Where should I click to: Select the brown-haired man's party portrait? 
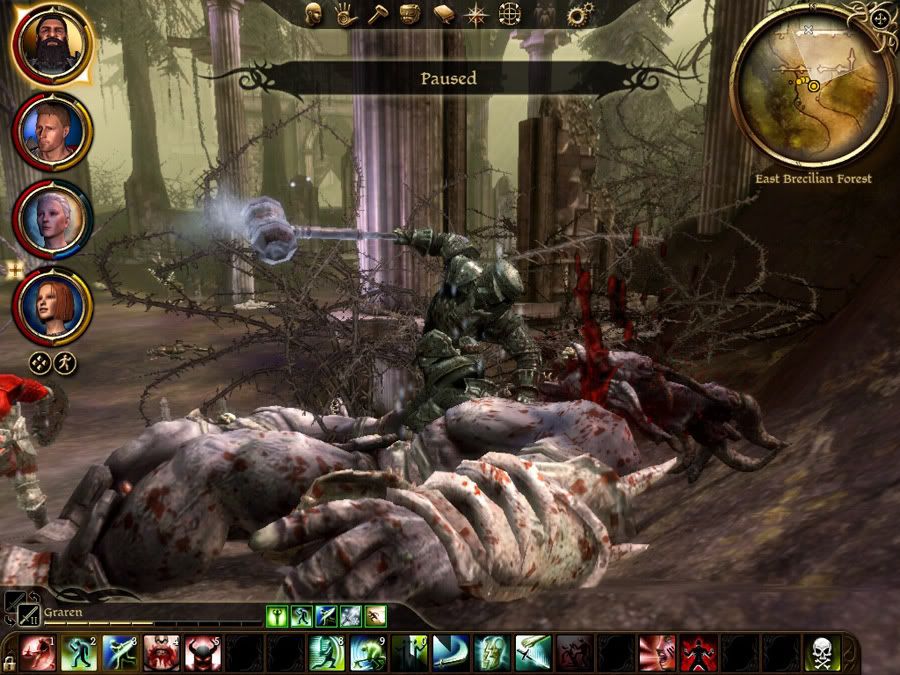pyautogui.click(x=52, y=133)
